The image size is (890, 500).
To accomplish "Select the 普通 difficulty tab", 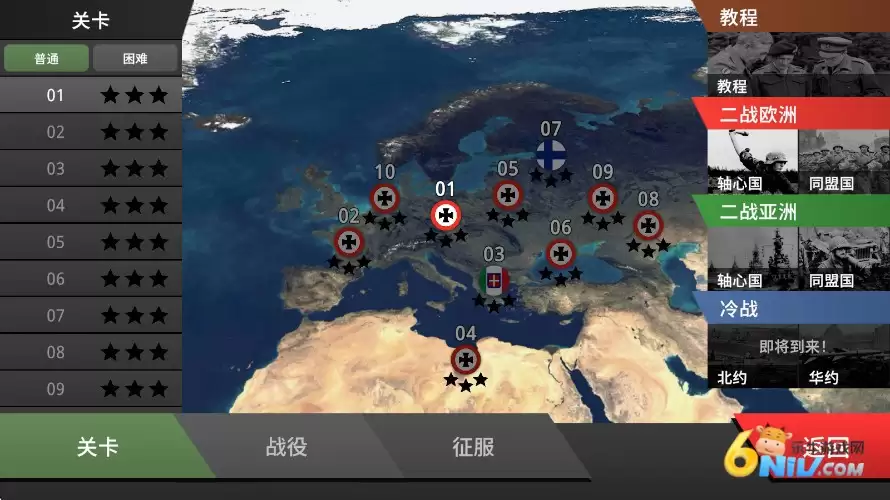I will pyautogui.click(x=46, y=58).
